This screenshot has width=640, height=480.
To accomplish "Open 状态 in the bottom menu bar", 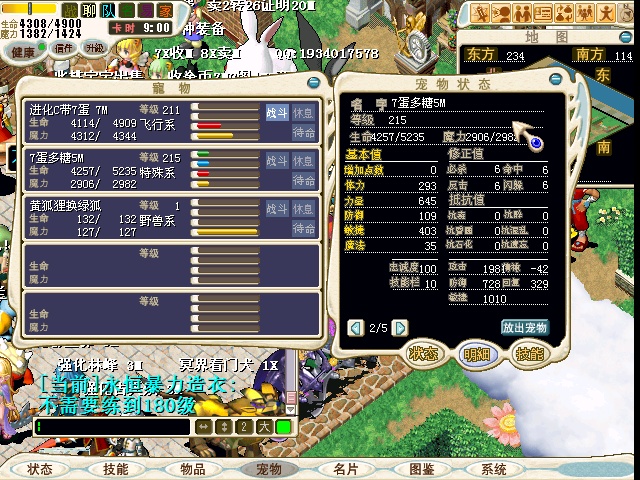I will point(40,469).
